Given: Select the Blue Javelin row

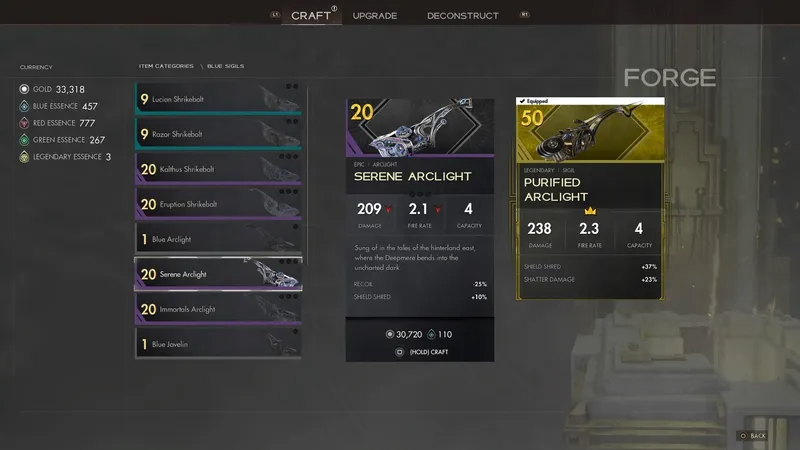Looking at the screenshot, I should [220, 344].
